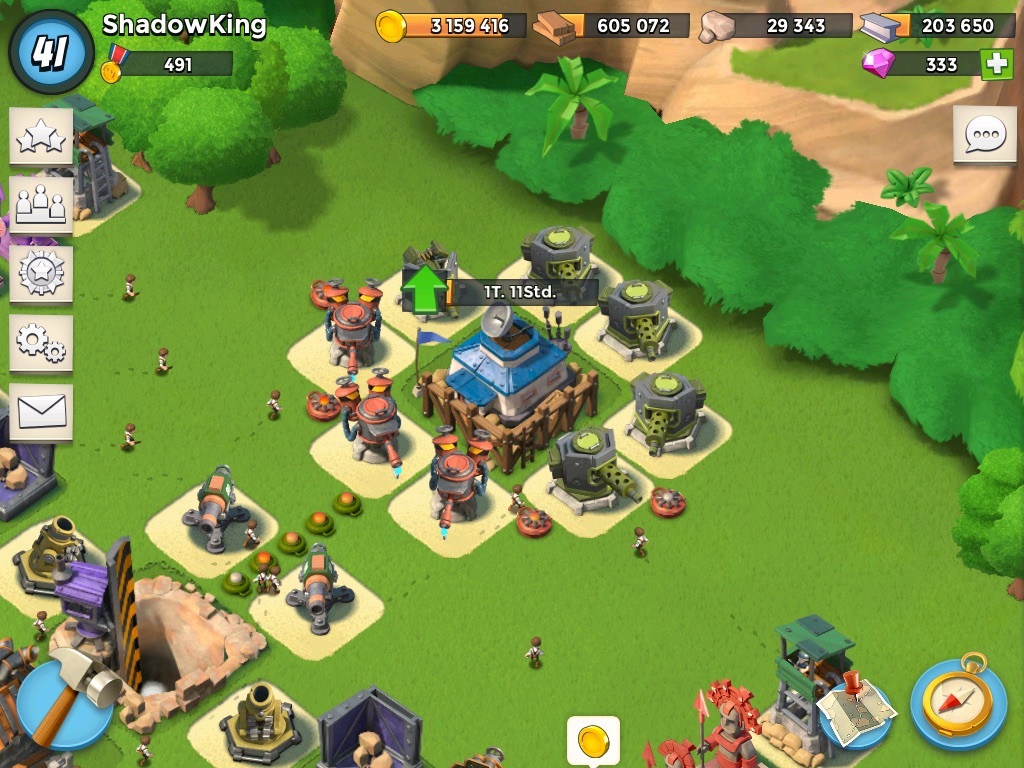Viewport: 1024px width, 768px height.
Task: Open the speech bubble chat
Action: click(x=984, y=134)
